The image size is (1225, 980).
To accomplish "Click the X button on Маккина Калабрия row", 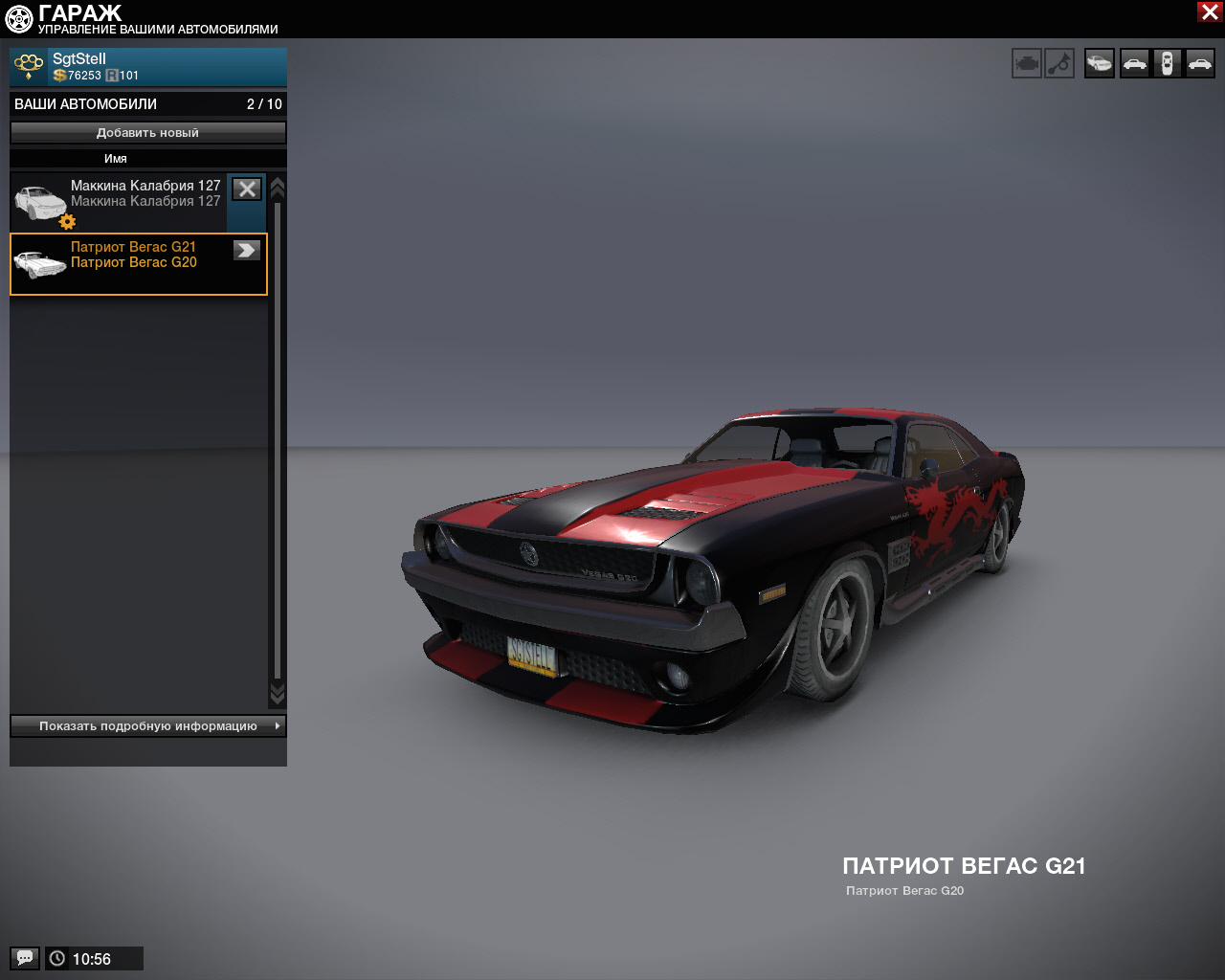I will pos(247,189).
